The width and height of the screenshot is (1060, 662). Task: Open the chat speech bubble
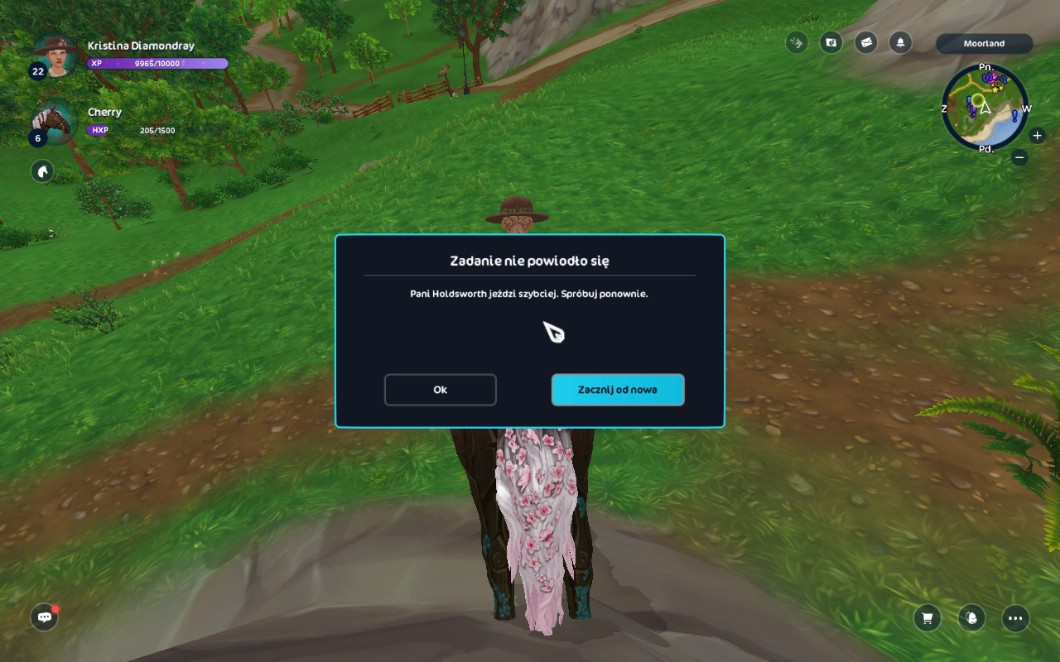[x=44, y=617]
